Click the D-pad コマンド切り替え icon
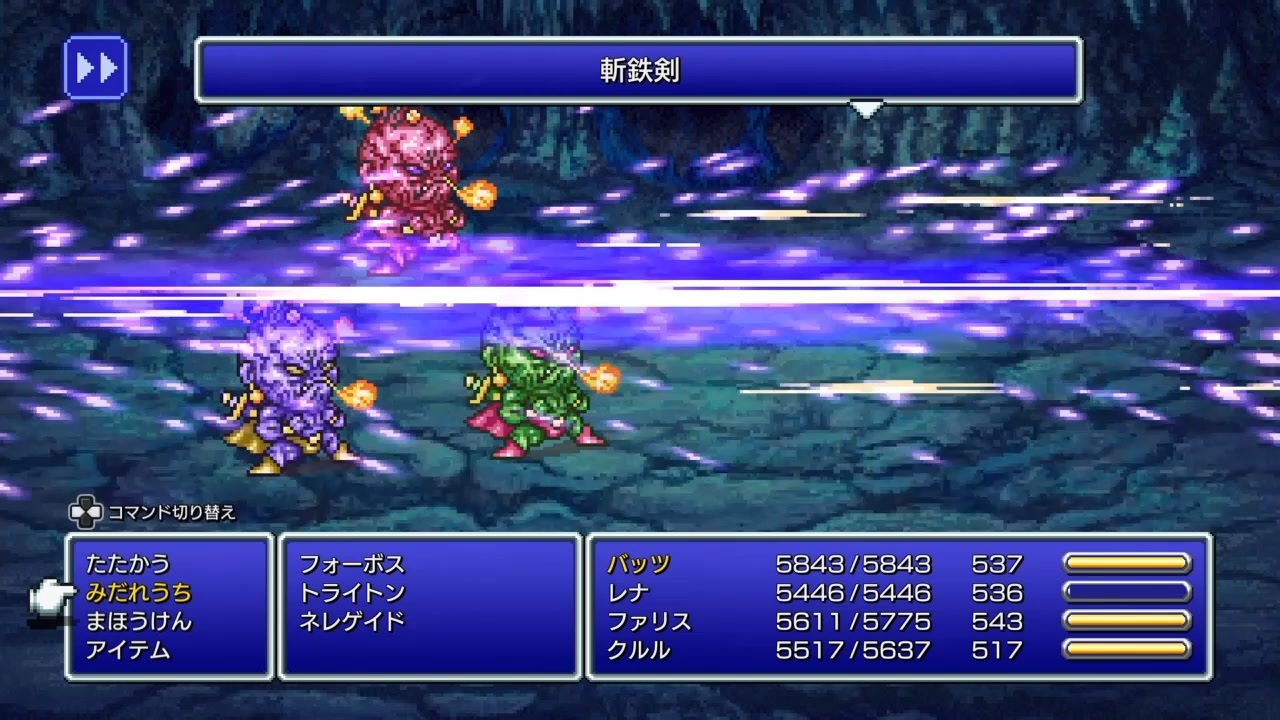1280x720 pixels. pos(85,511)
